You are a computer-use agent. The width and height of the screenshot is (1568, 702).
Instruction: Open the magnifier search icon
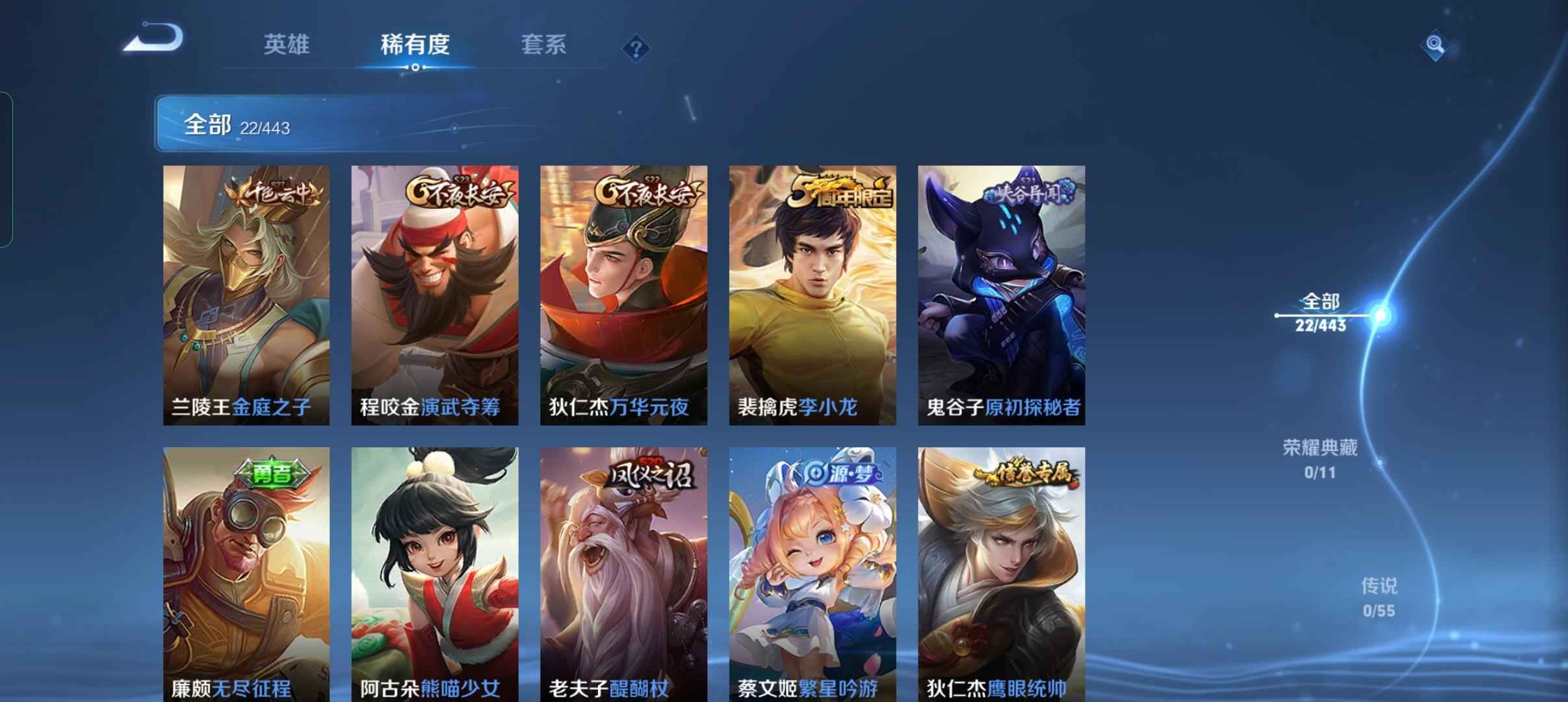coord(1435,45)
